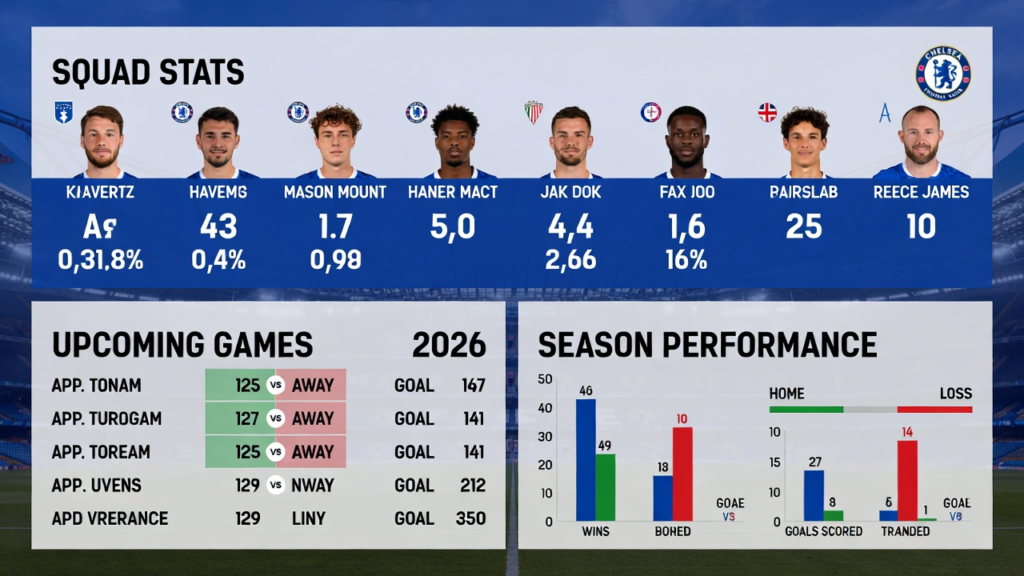The width and height of the screenshot is (1024, 576).
Task: Open the Apd Vrerance fixture row
Action: pyautogui.click(x=268, y=518)
